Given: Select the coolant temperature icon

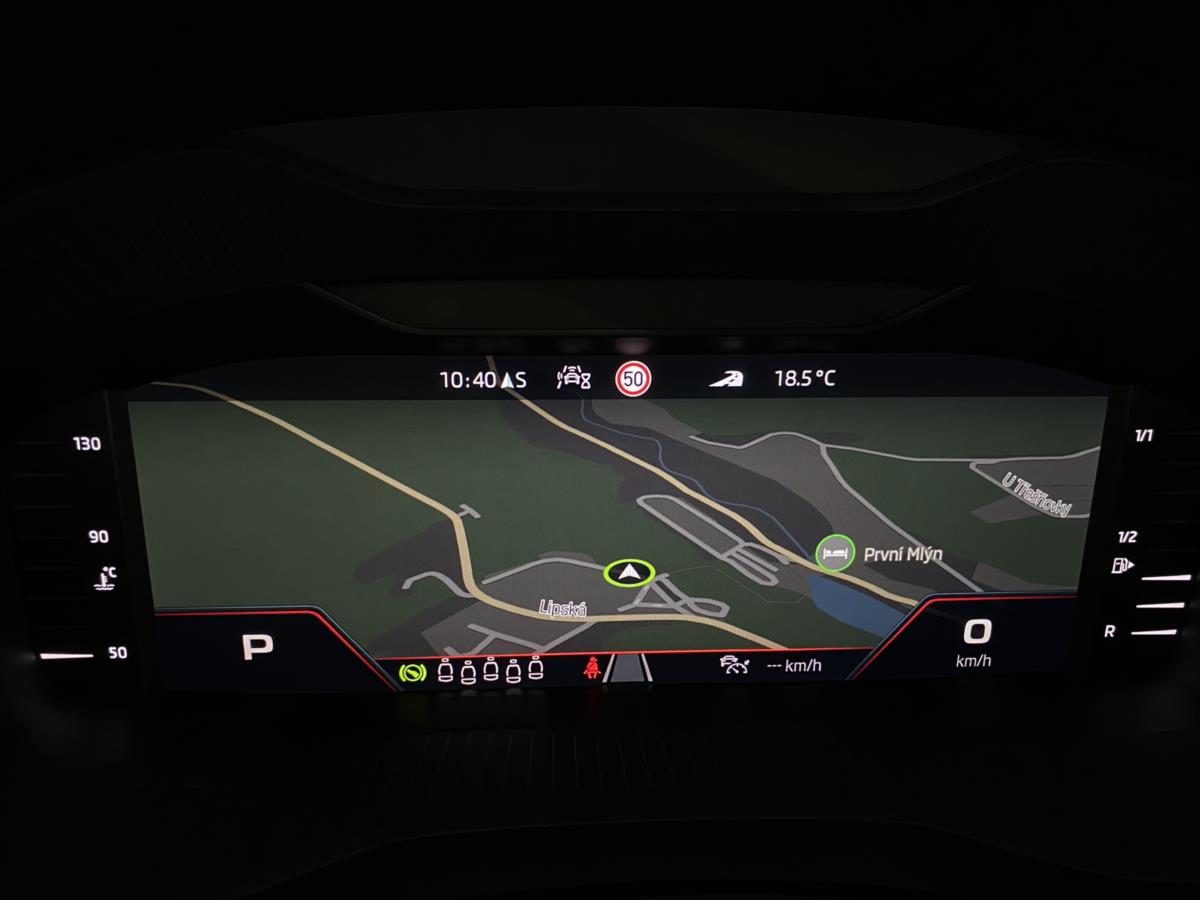Looking at the screenshot, I should 105,578.
